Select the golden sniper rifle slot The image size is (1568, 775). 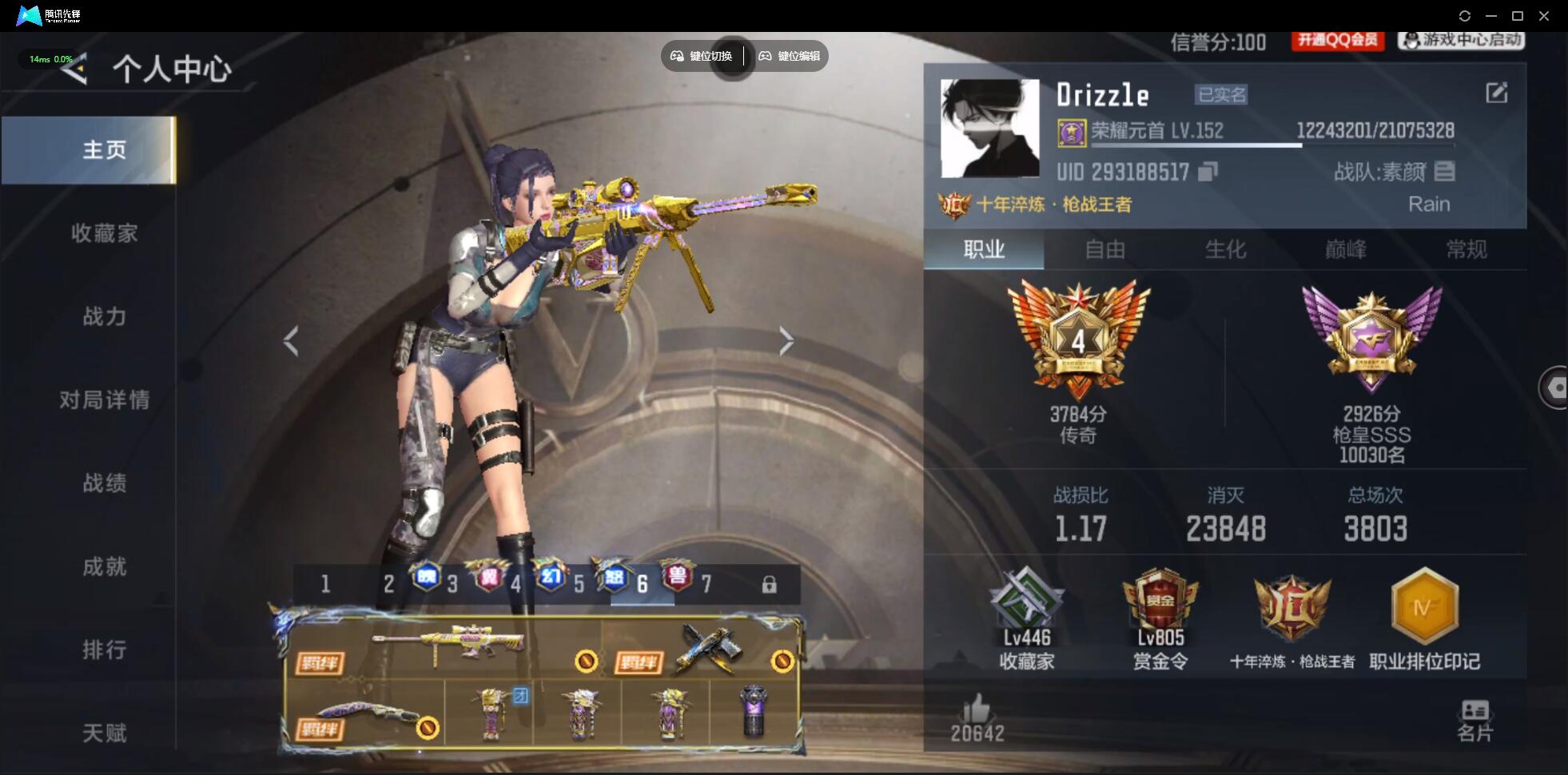(448, 646)
